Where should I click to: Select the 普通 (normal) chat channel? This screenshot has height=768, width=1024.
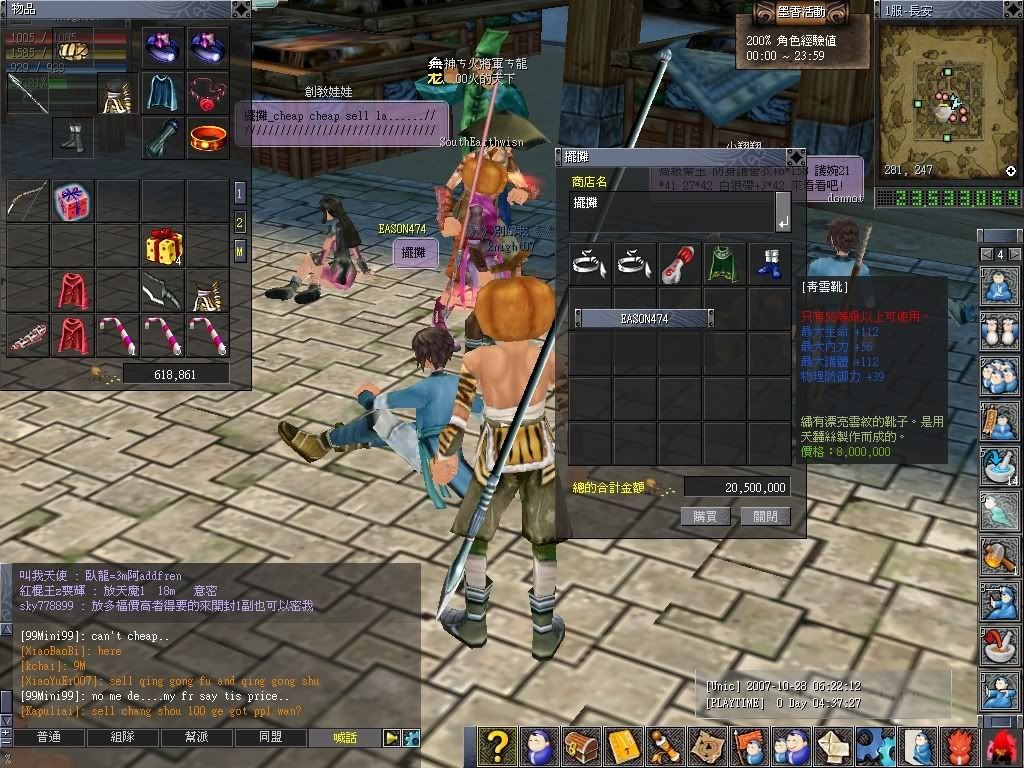tap(48, 738)
